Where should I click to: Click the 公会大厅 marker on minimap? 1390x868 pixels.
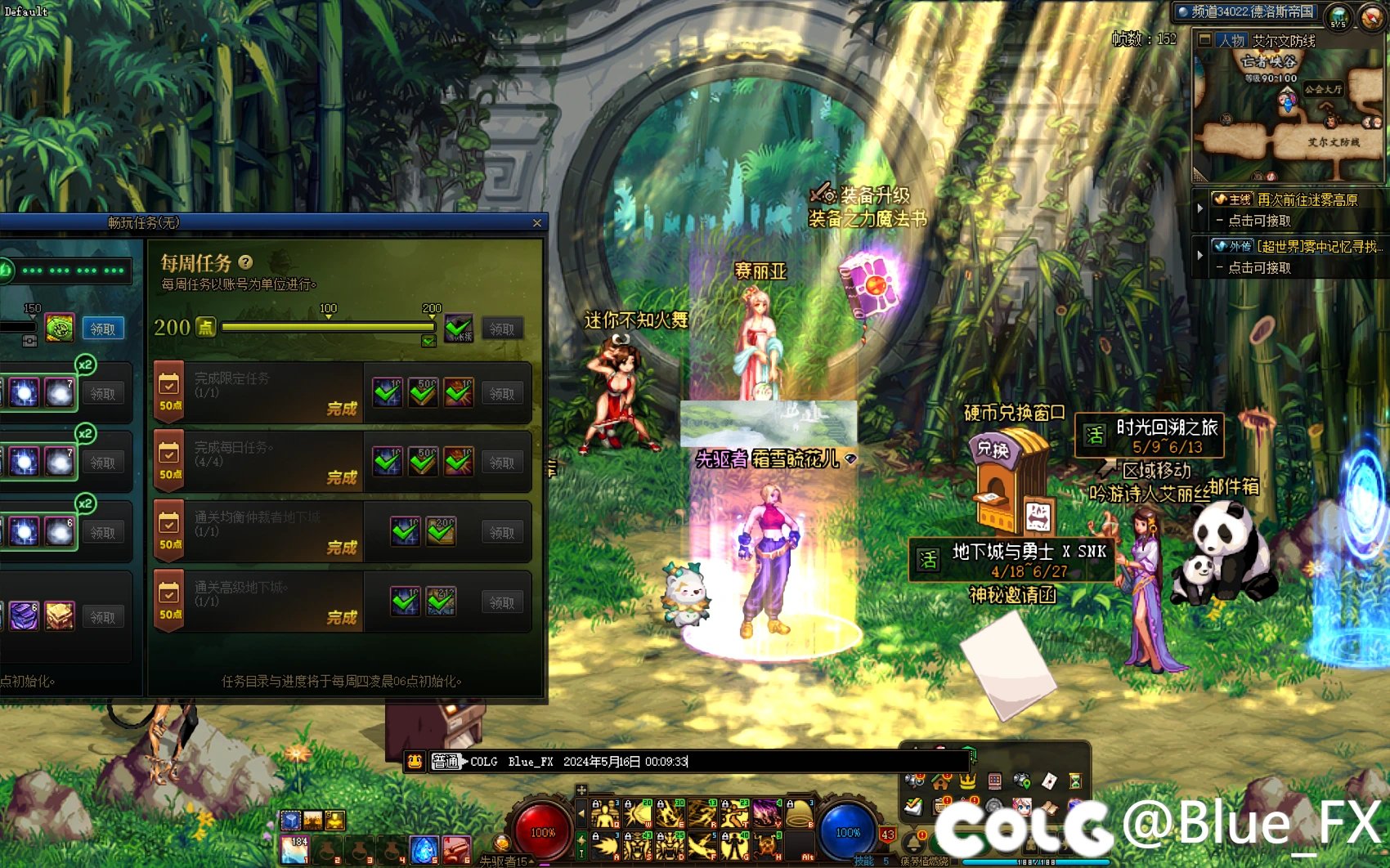click(x=1322, y=89)
